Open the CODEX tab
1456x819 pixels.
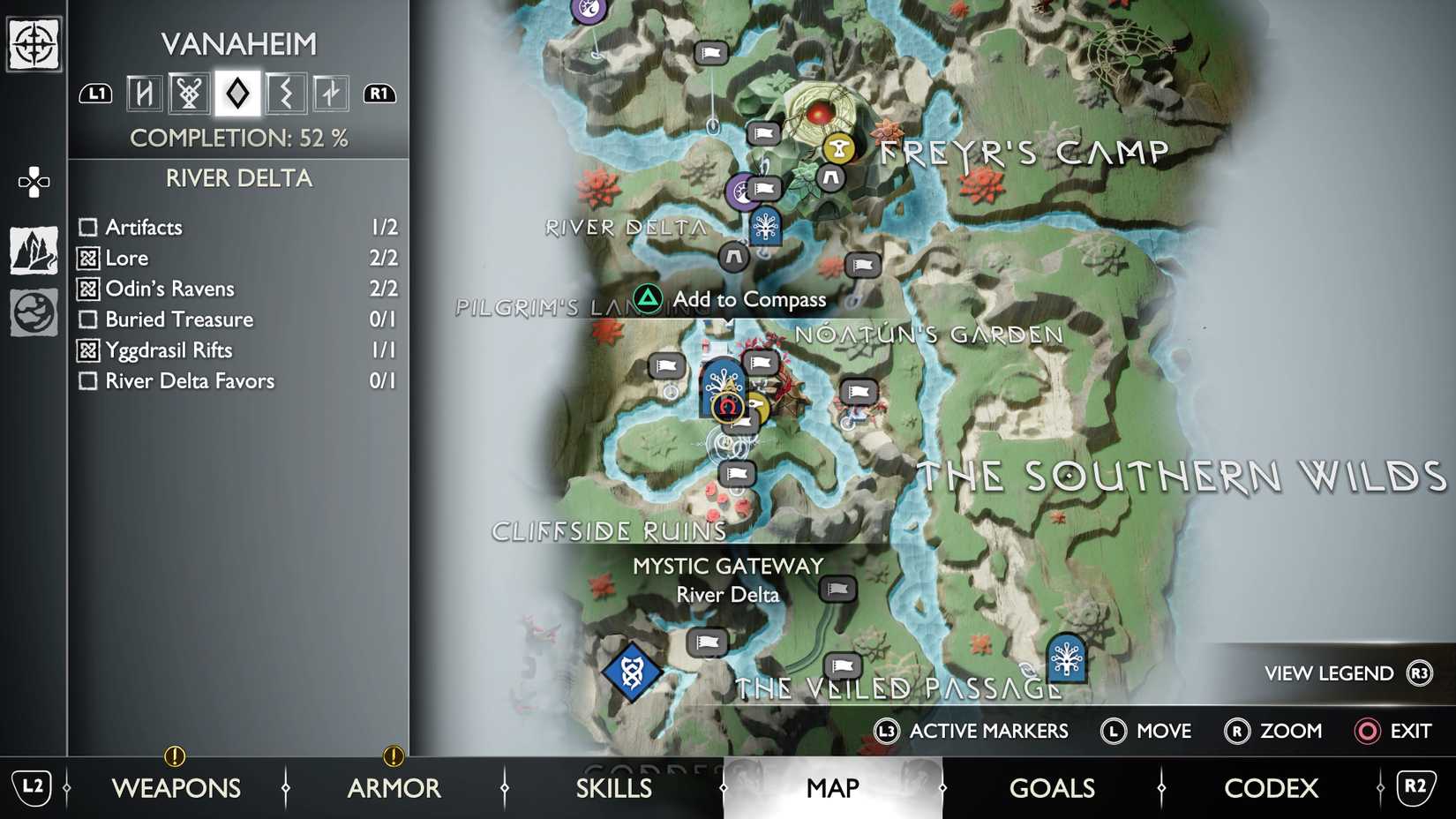pyautogui.click(x=1271, y=787)
